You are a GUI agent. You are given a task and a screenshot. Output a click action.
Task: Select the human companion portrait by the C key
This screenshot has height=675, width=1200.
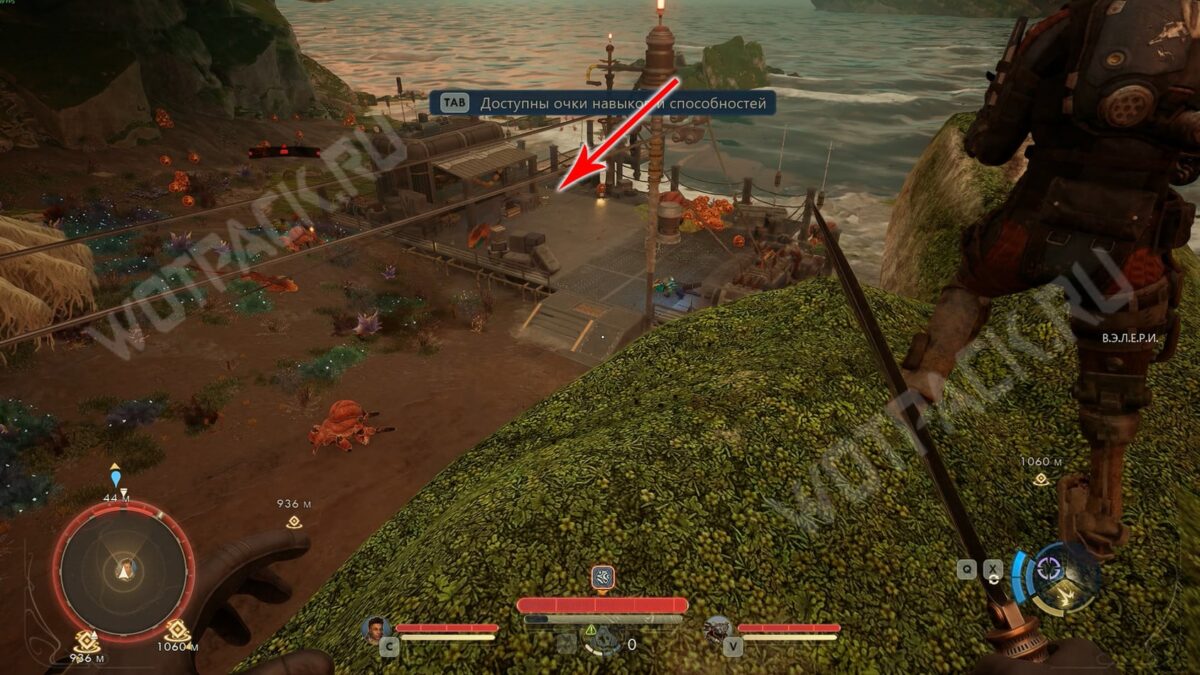[376, 629]
